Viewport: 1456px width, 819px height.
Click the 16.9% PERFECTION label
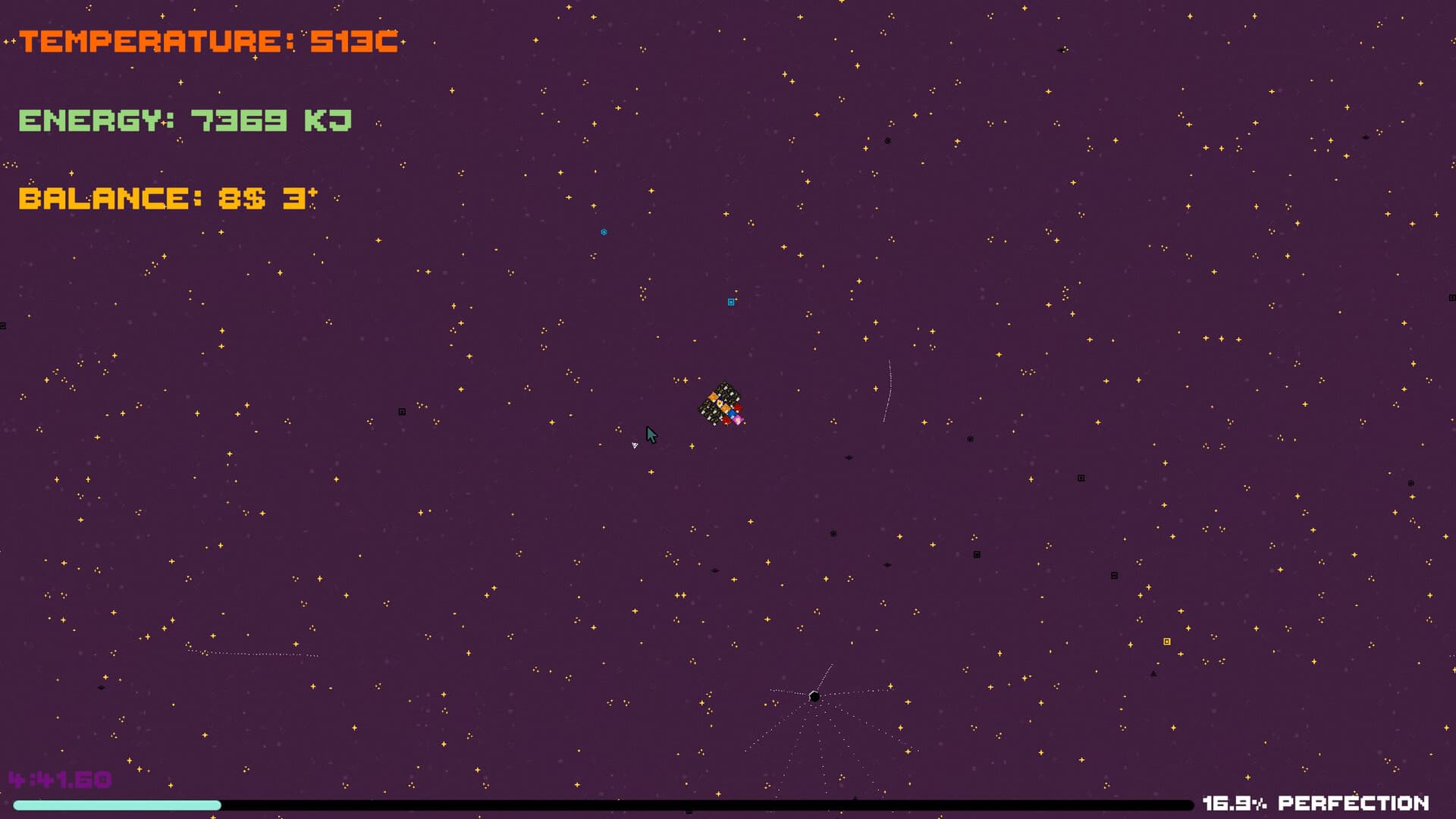click(x=1316, y=802)
